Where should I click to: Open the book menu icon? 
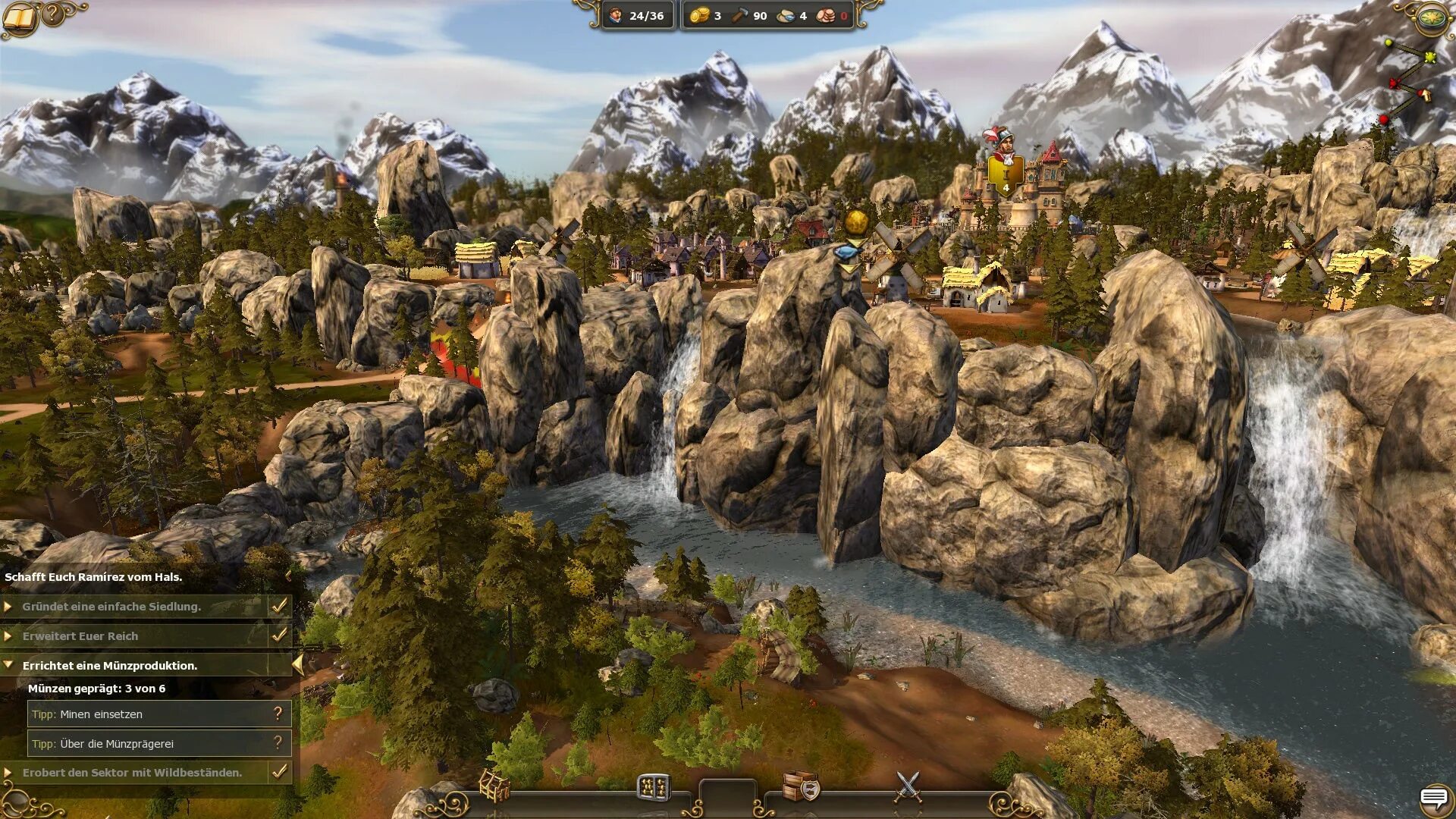[20, 18]
